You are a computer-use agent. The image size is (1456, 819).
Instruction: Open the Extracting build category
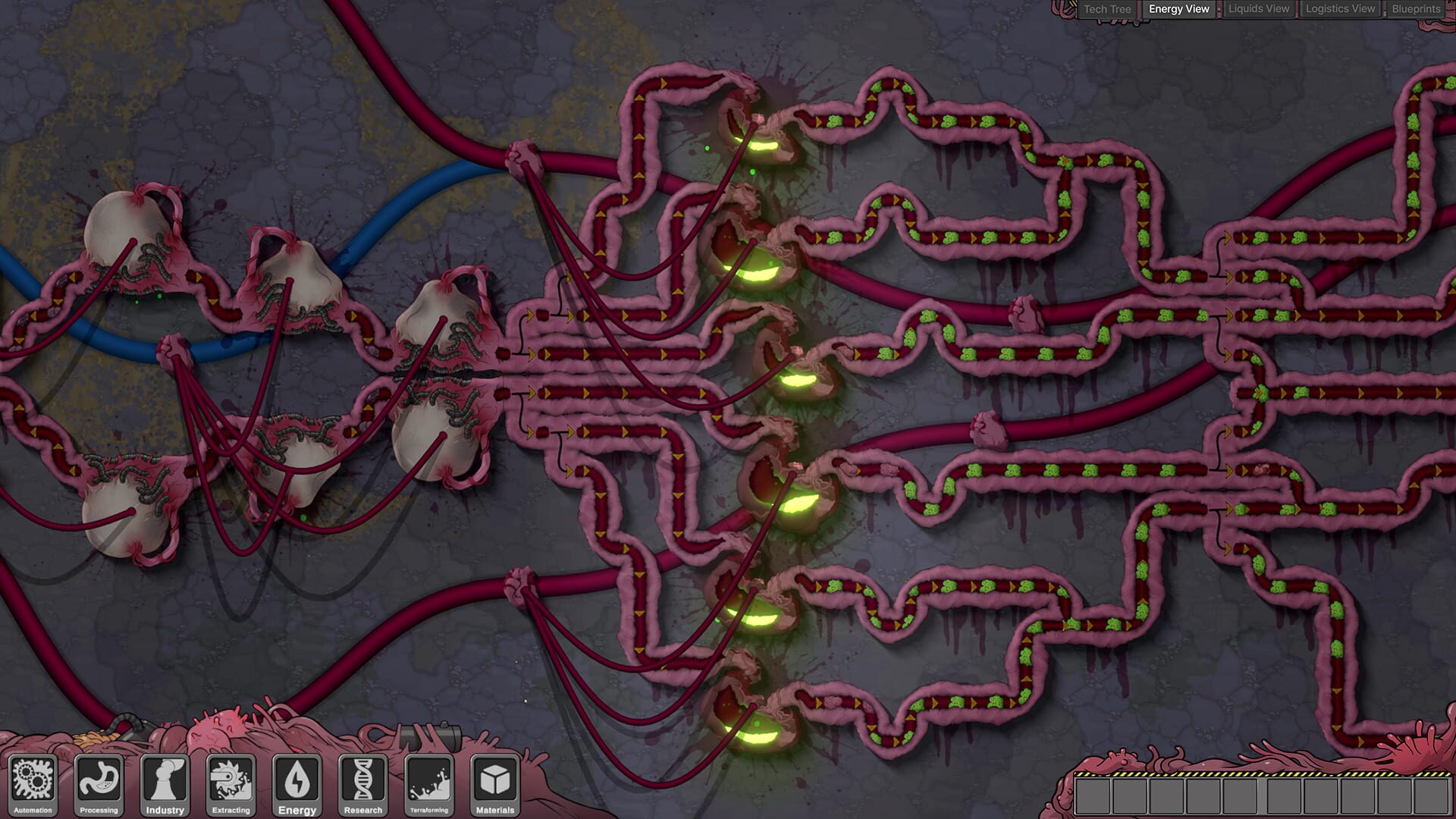point(231,785)
